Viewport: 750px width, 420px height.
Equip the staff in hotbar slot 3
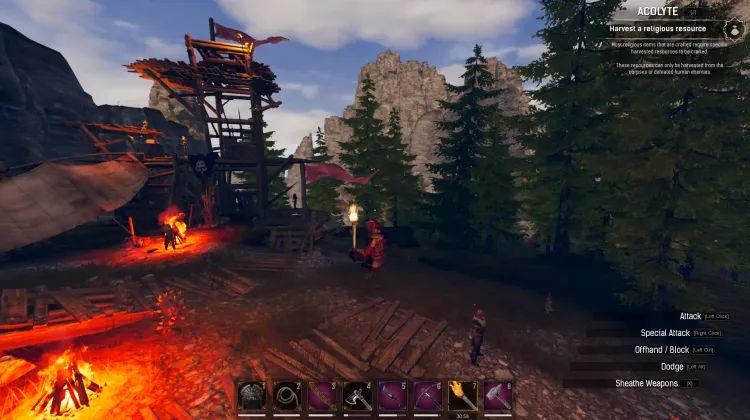(322, 396)
